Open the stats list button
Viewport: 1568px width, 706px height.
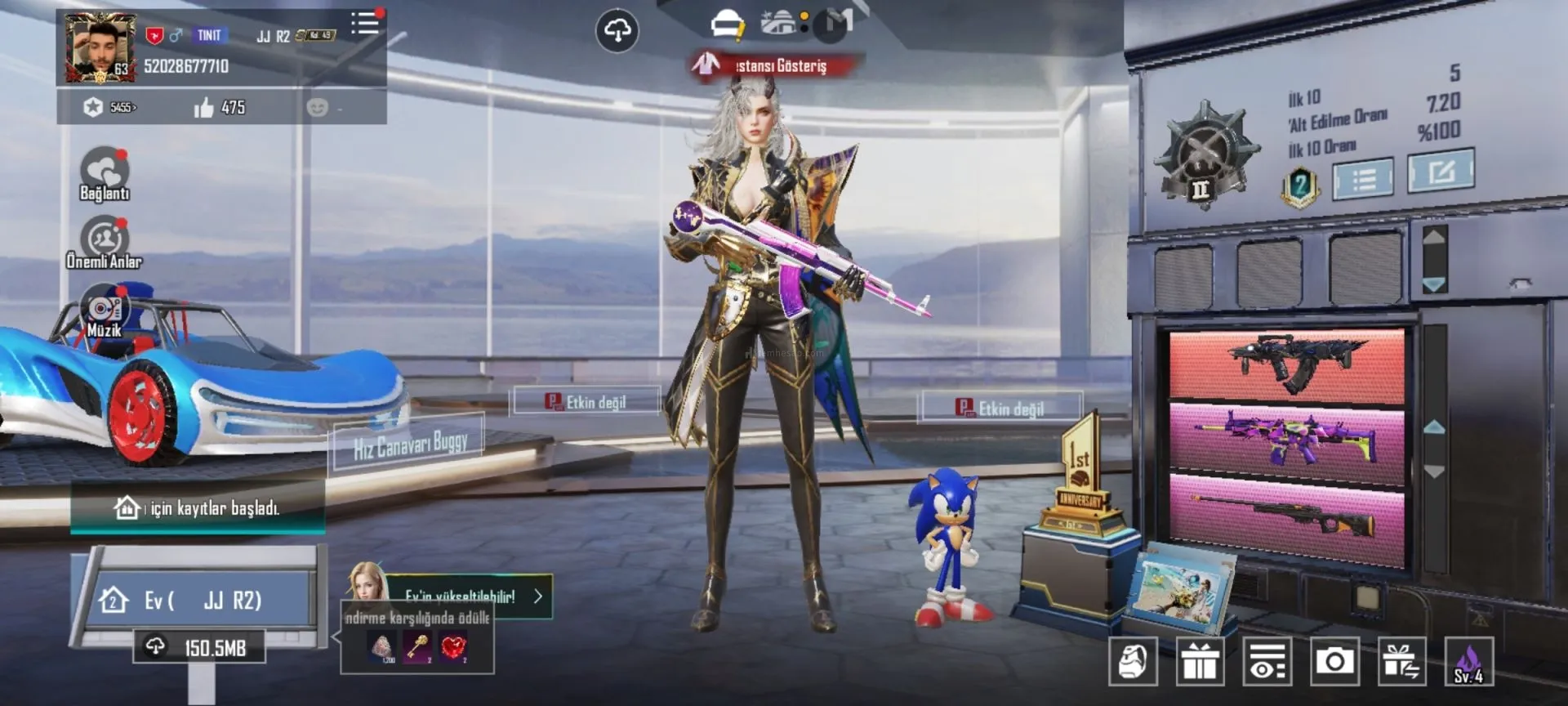1362,177
